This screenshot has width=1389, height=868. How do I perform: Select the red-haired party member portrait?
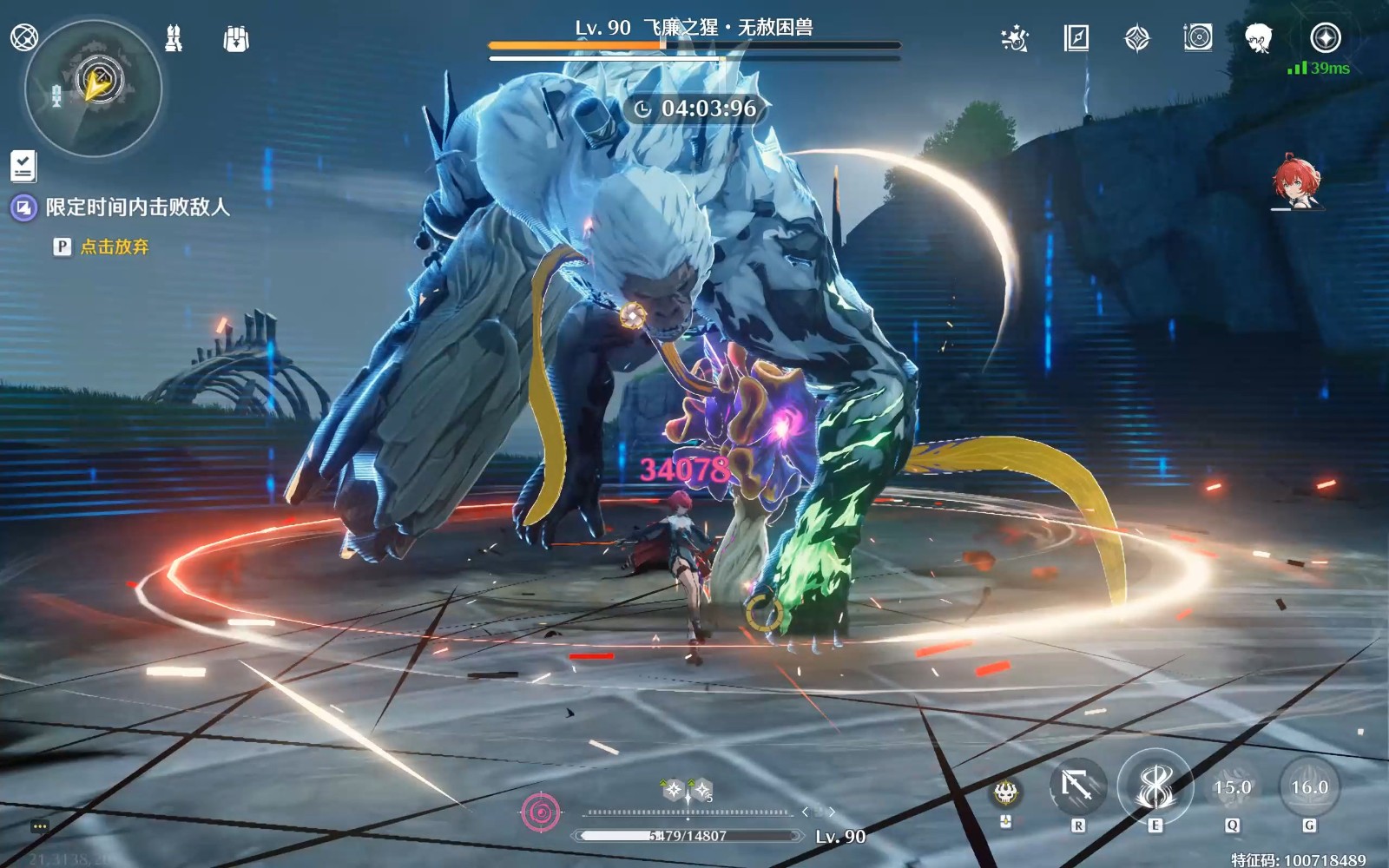tap(1295, 182)
